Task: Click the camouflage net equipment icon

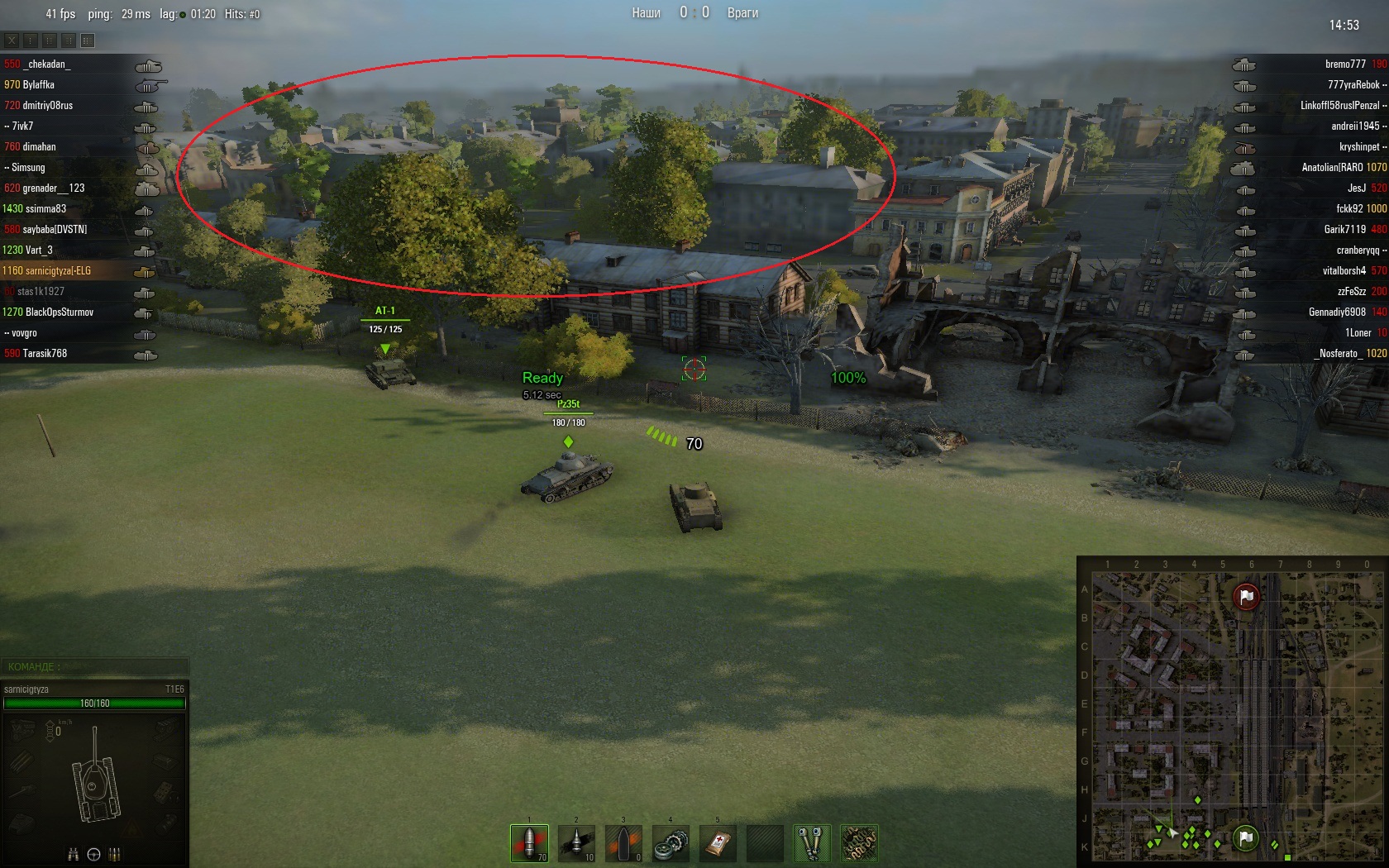Action: (x=859, y=843)
